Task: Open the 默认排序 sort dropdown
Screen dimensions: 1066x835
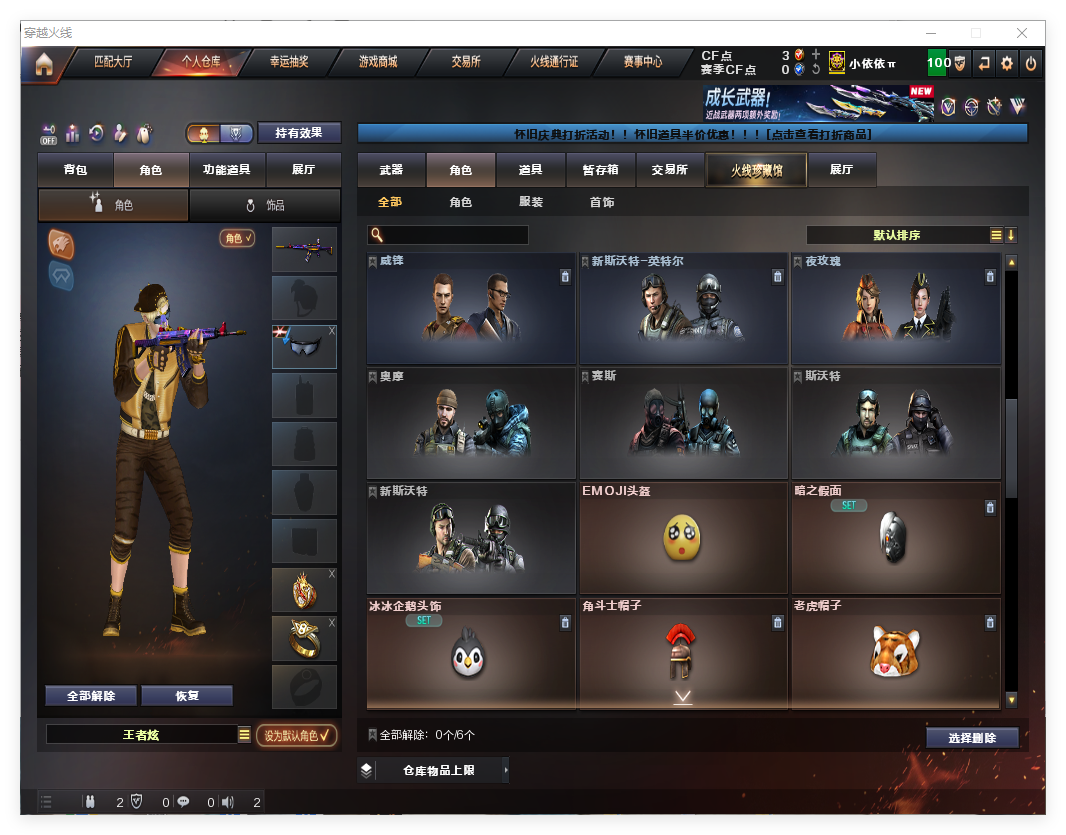Action: (x=896, y=235)
